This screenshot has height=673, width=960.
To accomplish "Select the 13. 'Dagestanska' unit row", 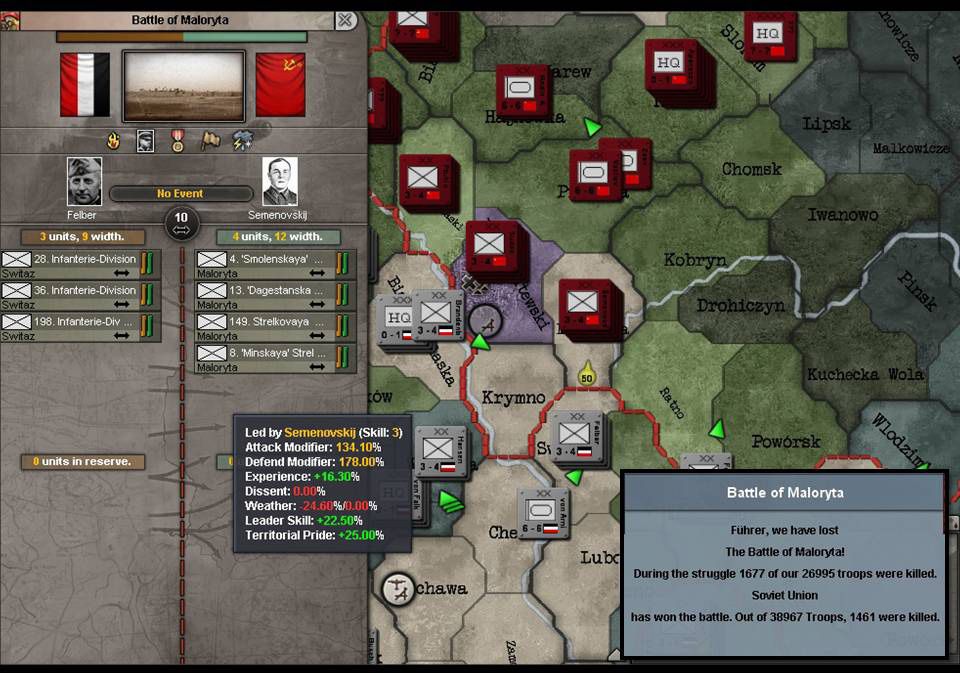I will (274, 296).
